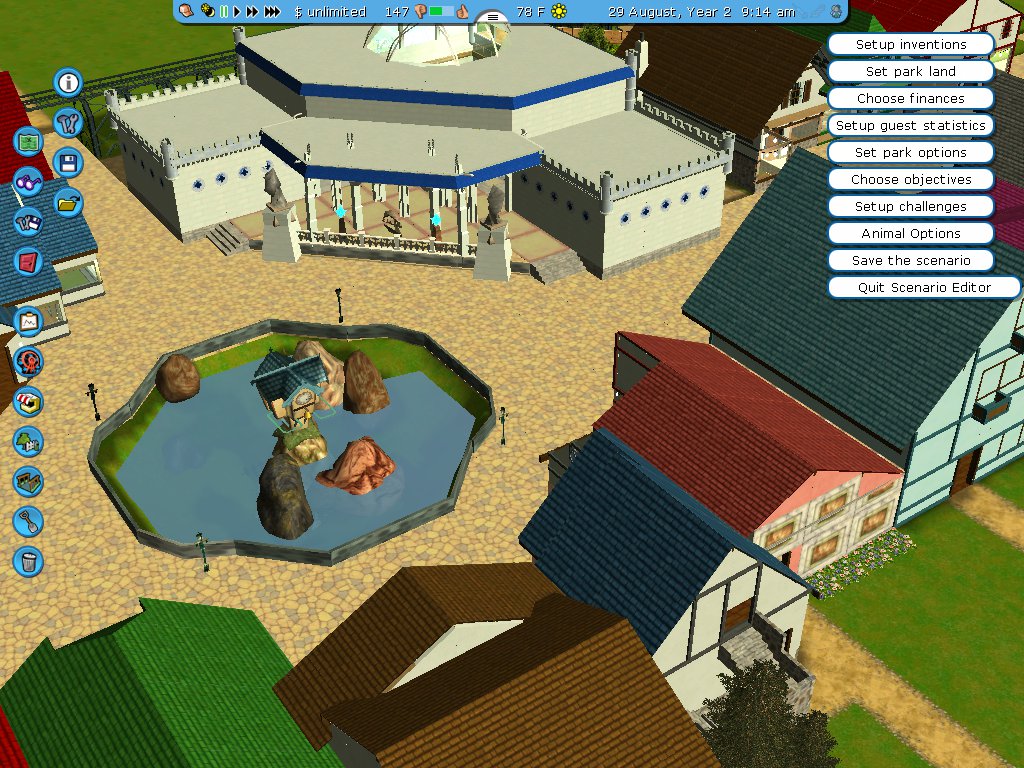Select Animal Options
The width and height of the screenshot is (1024, 768).
click(911, 234)
